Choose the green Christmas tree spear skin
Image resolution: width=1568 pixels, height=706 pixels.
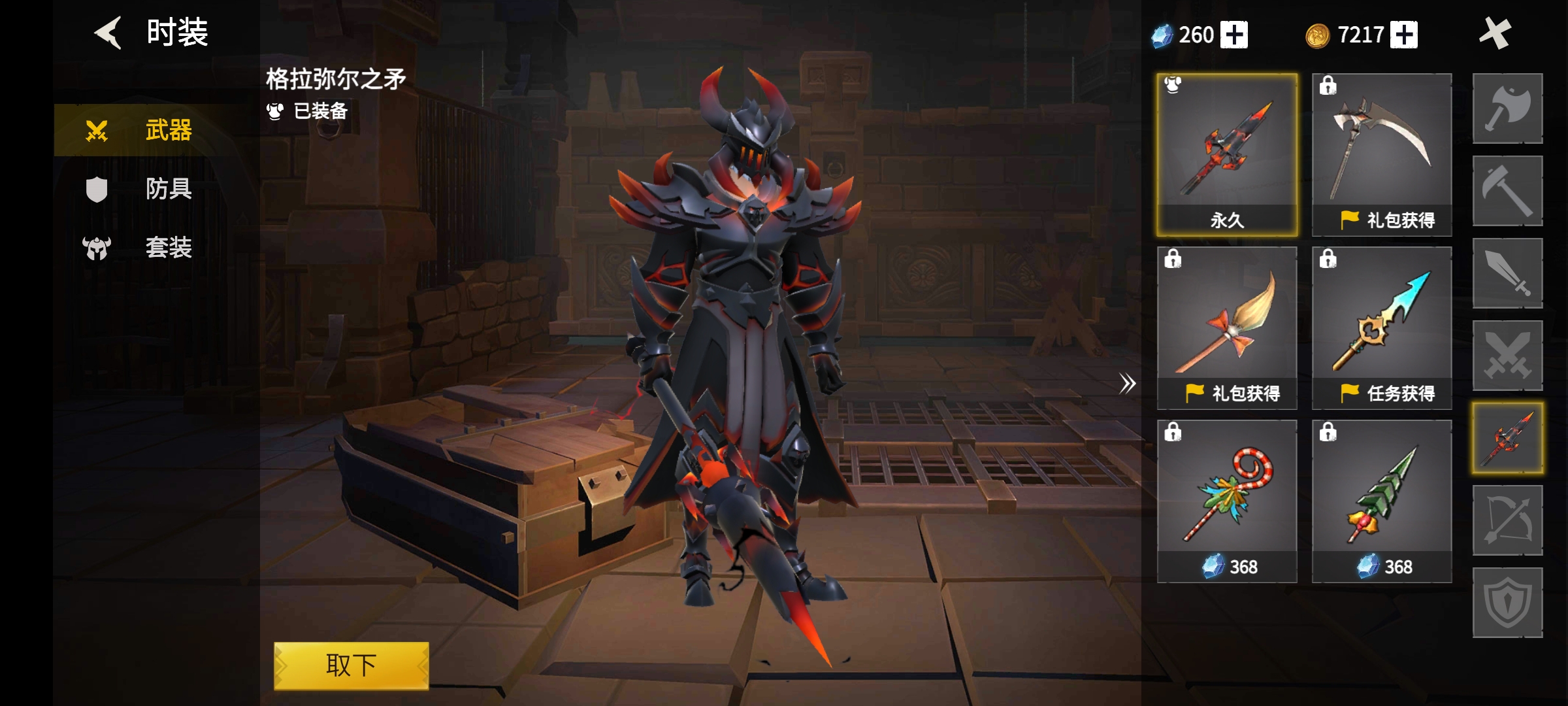tap(1382, 501)
